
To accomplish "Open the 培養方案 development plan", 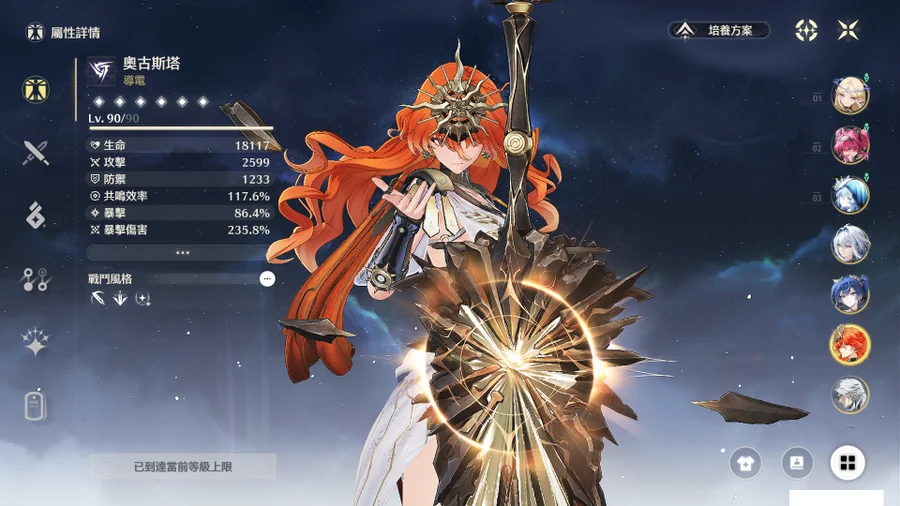I will (720, 30).
